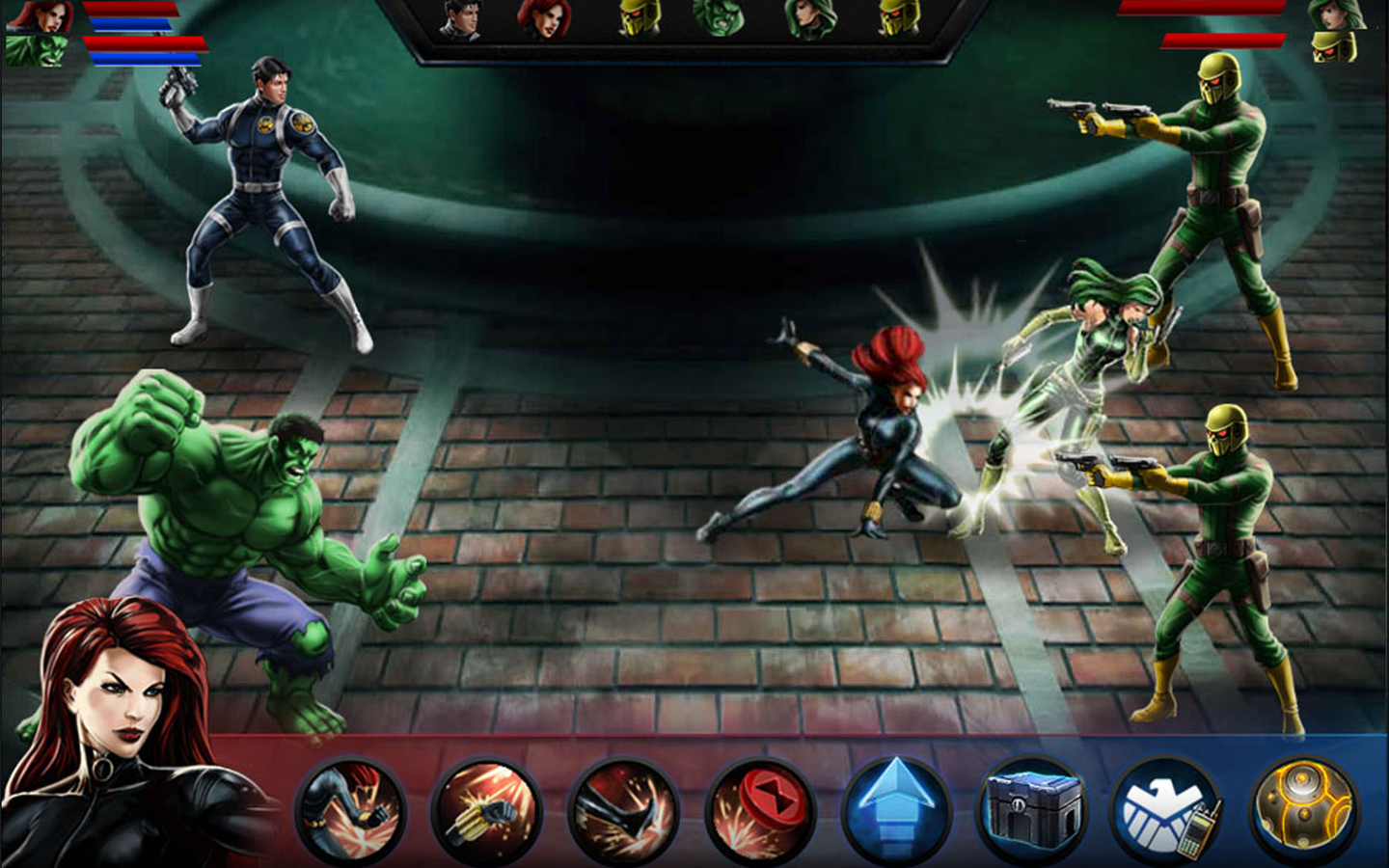
Task: Choose the Hydra soldier portrait by enemy health bars
Action: pyautogui.click(x=1334, y=45)
